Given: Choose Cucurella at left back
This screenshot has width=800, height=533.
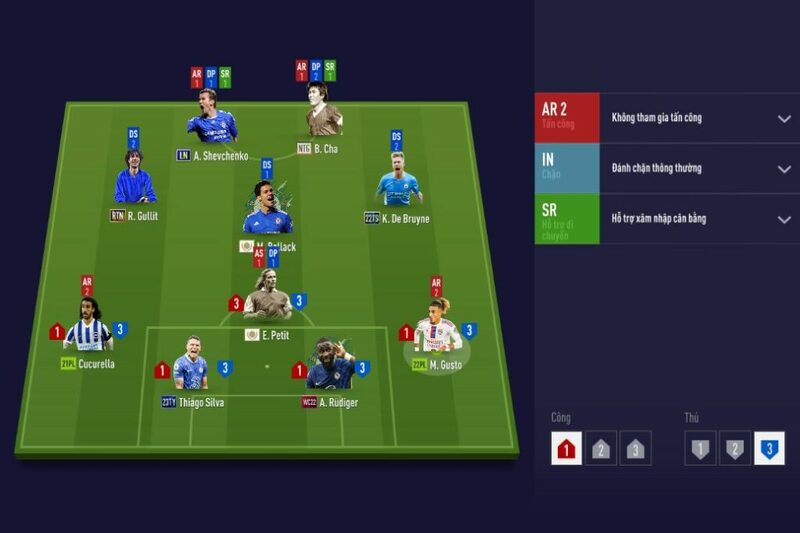Looking at the screenshot, I should [x=88, y=328].
